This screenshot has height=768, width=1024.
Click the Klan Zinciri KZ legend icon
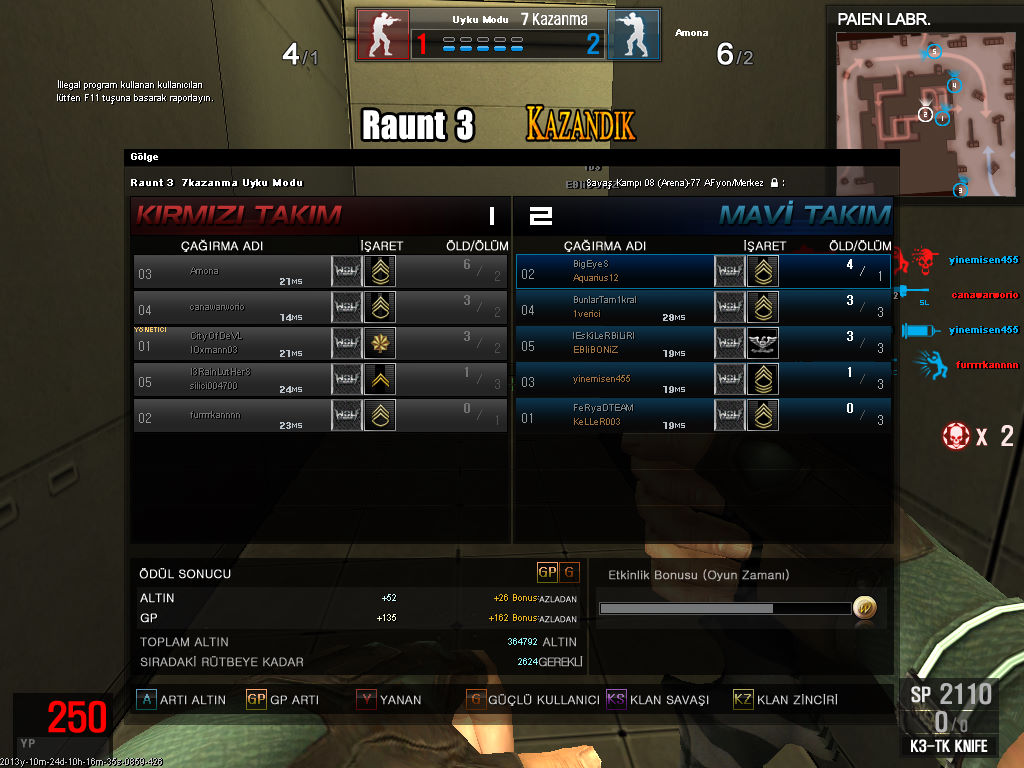pyautogui.click(x=743, y=700)
